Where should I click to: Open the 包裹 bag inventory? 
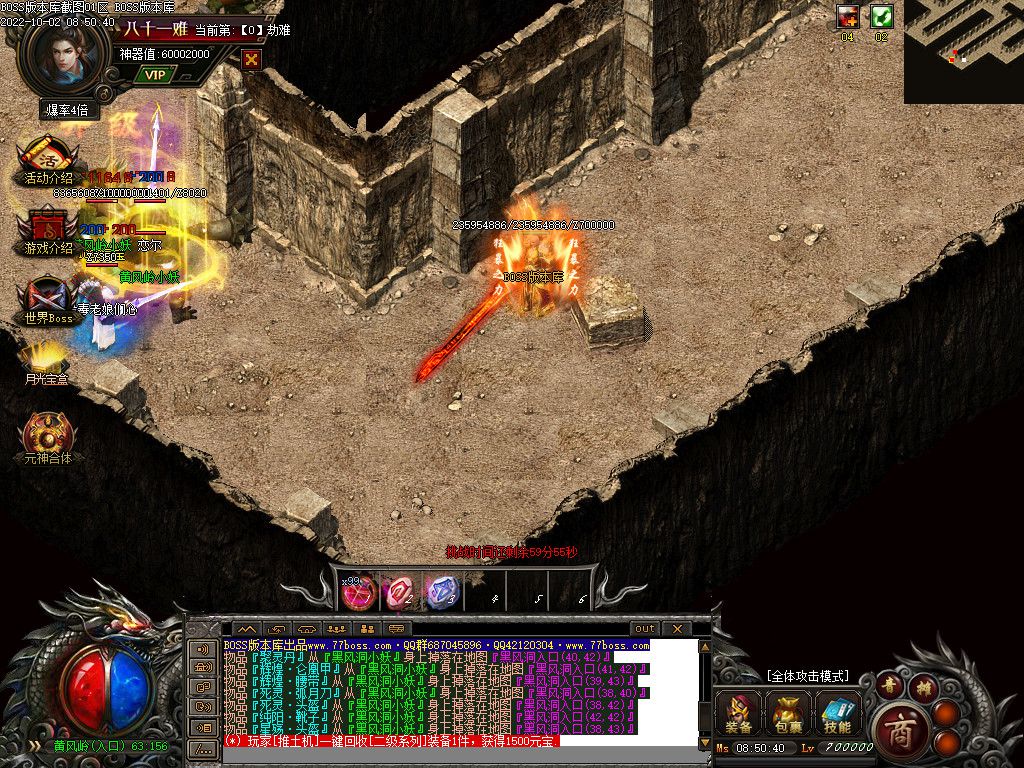[x=788, y=714]
